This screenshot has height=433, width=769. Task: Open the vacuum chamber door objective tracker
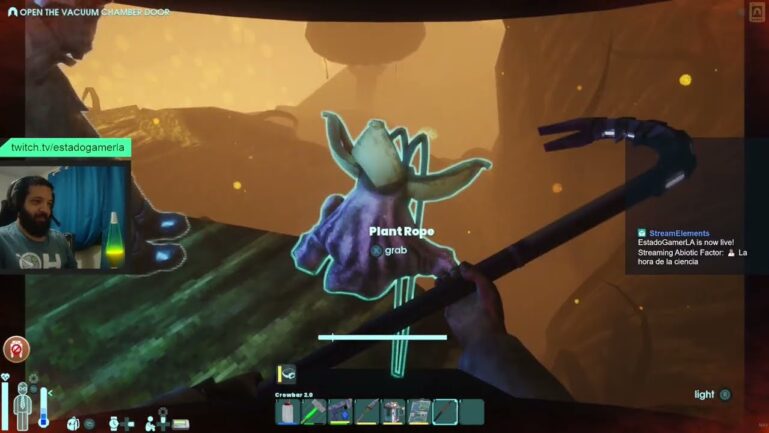pyautogui.click(x=88, y=12)
